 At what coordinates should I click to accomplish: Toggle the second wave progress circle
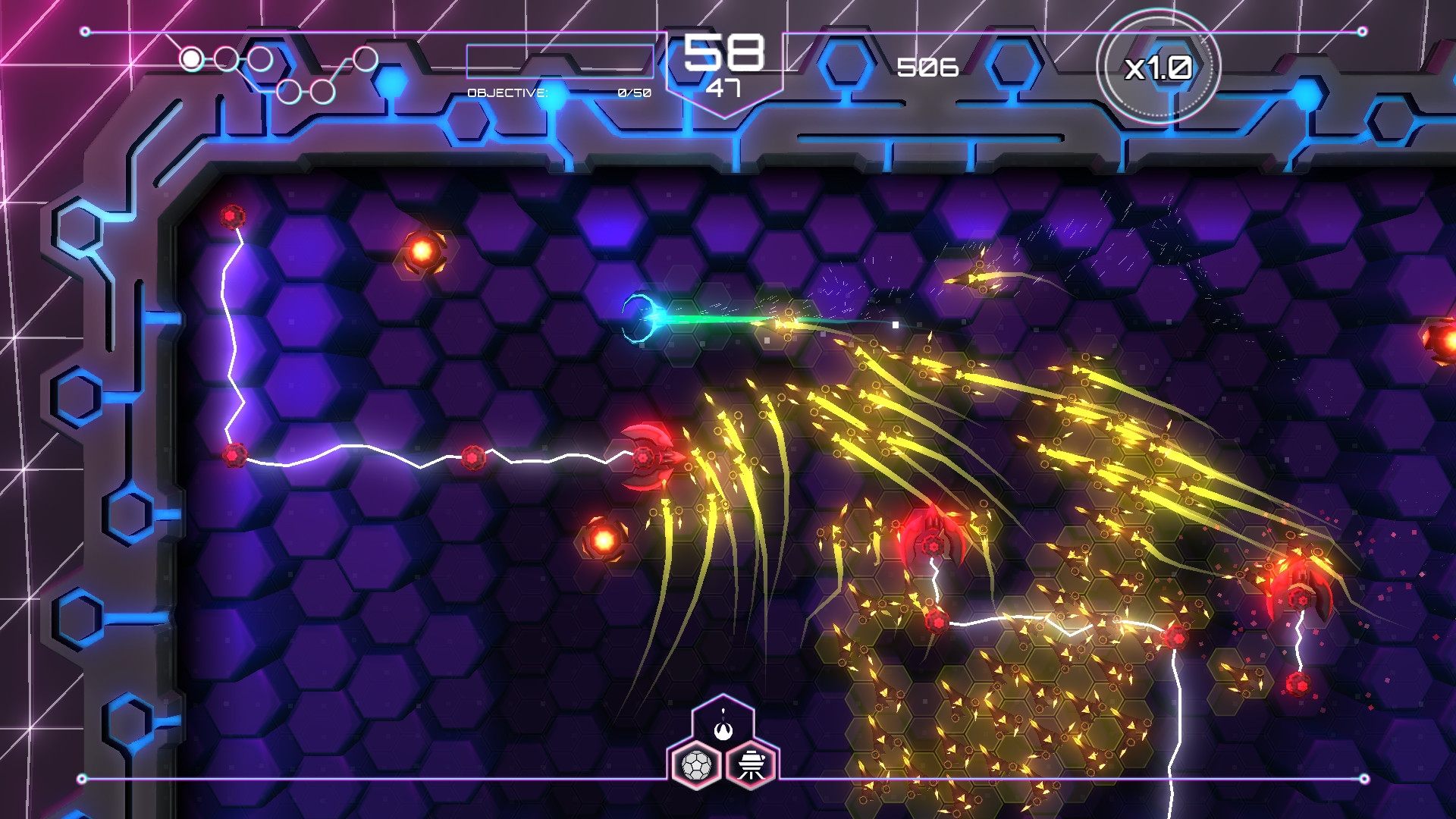pyautogui.click(x=225, y=58)
